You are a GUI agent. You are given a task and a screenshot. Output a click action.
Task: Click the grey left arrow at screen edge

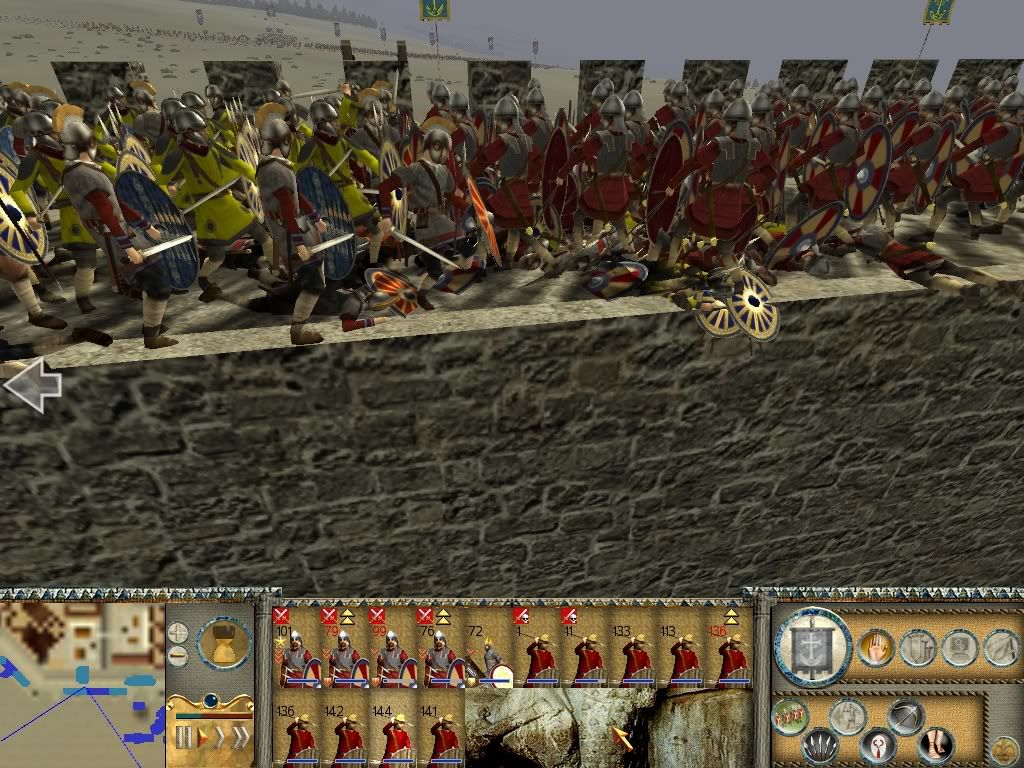[32, 385]
